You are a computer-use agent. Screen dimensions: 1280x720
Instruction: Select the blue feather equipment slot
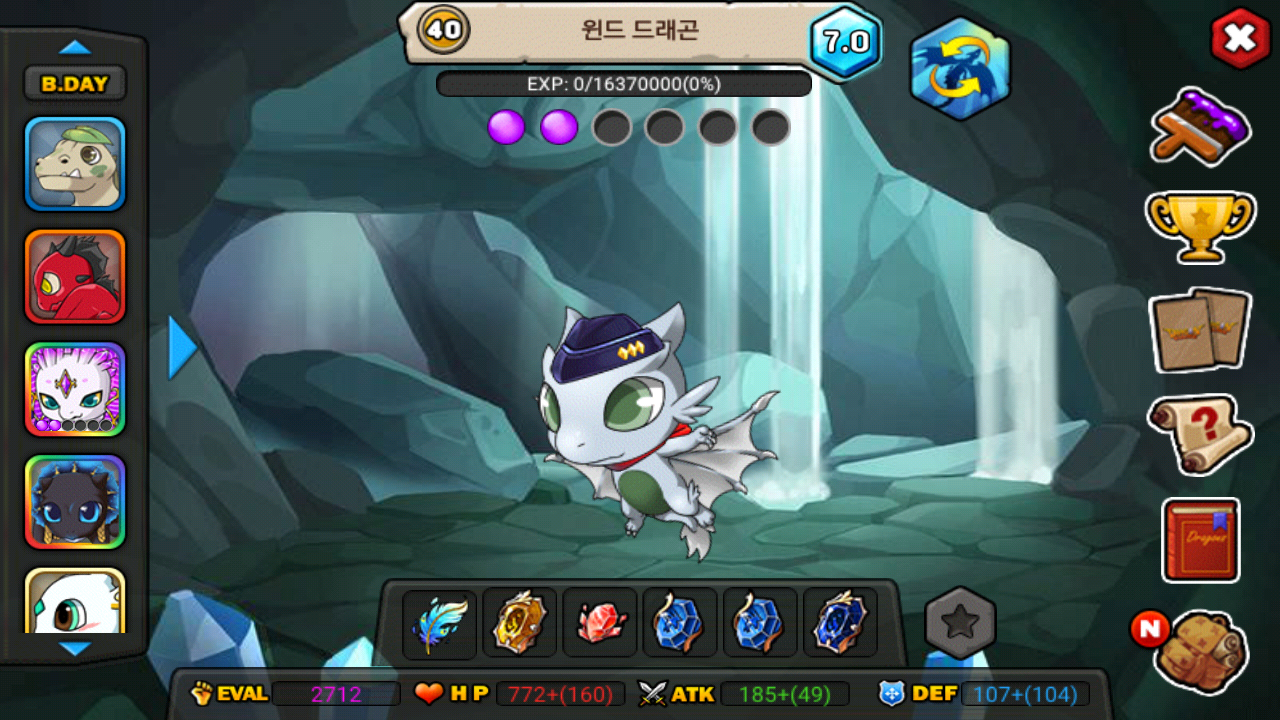(440, 623)
